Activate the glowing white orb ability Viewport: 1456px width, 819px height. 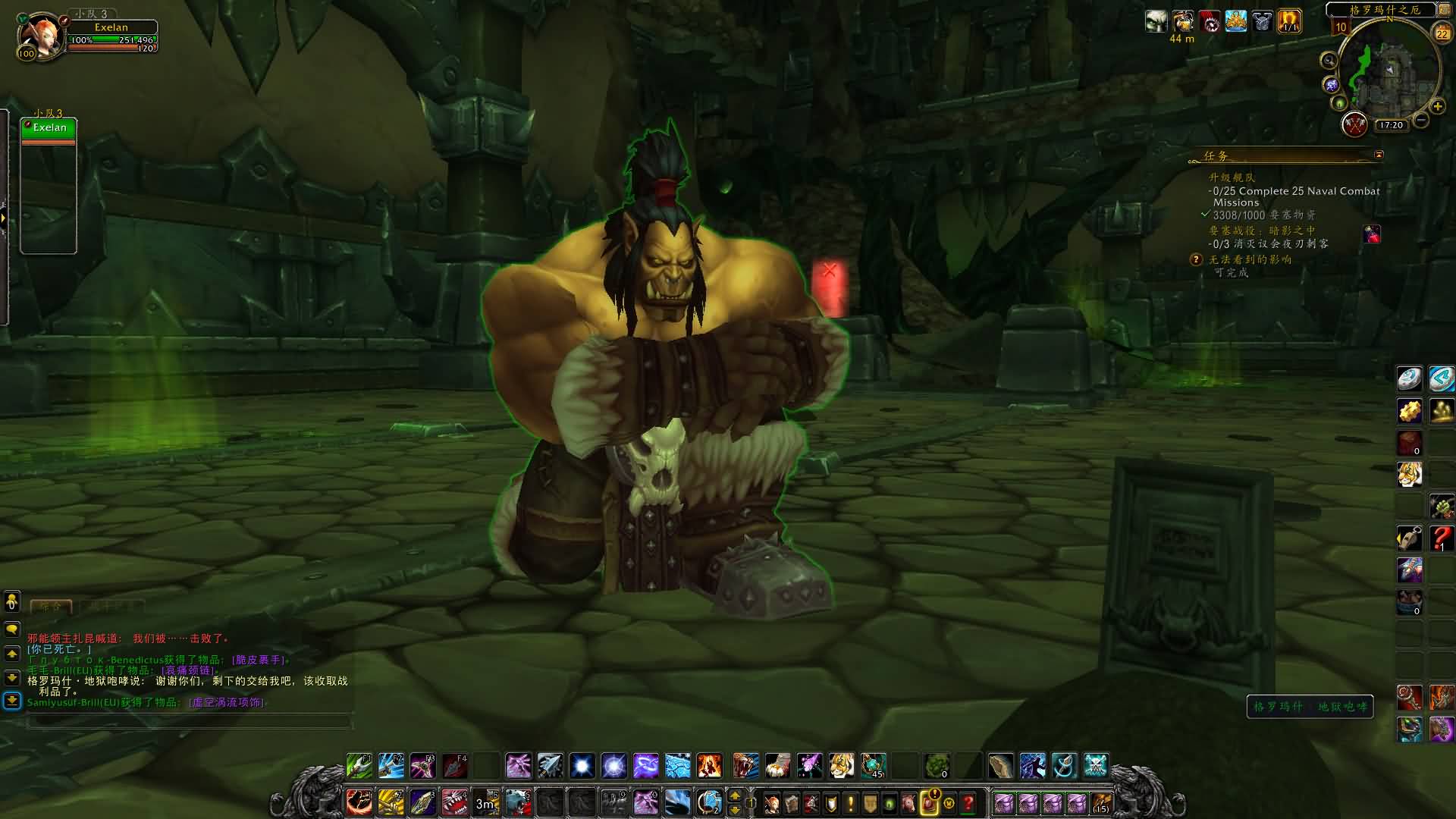pos(582,766)
